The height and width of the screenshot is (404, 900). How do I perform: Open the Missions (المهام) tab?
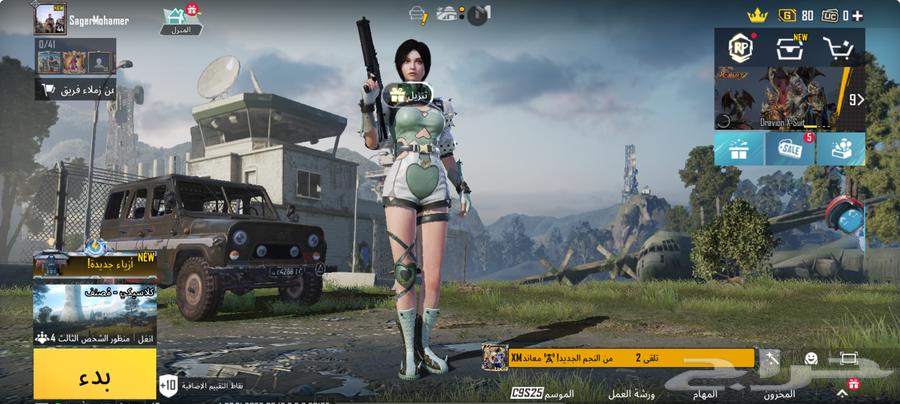[x=704, y=394]
